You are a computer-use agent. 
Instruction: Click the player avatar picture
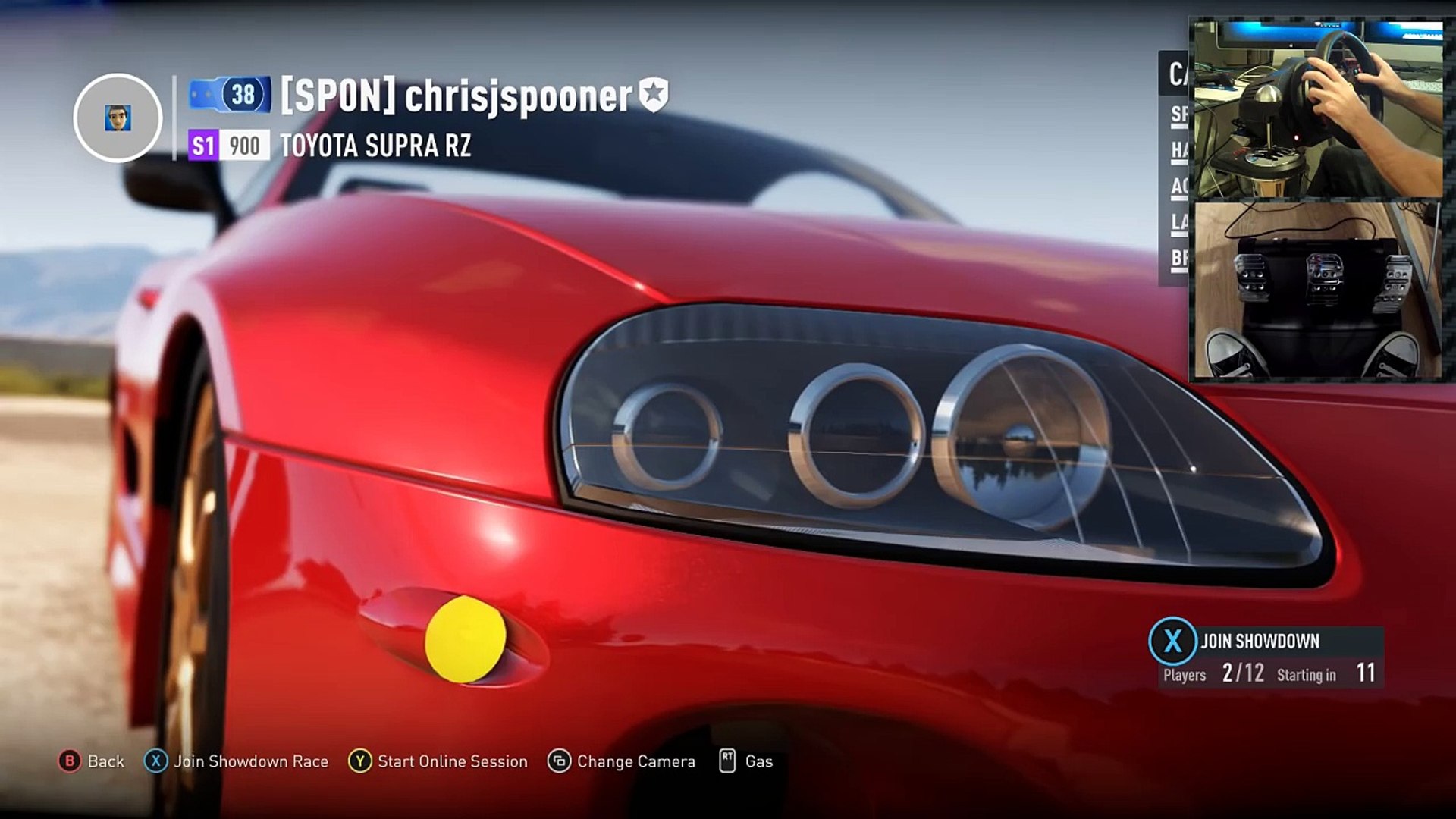pos(118,118)
